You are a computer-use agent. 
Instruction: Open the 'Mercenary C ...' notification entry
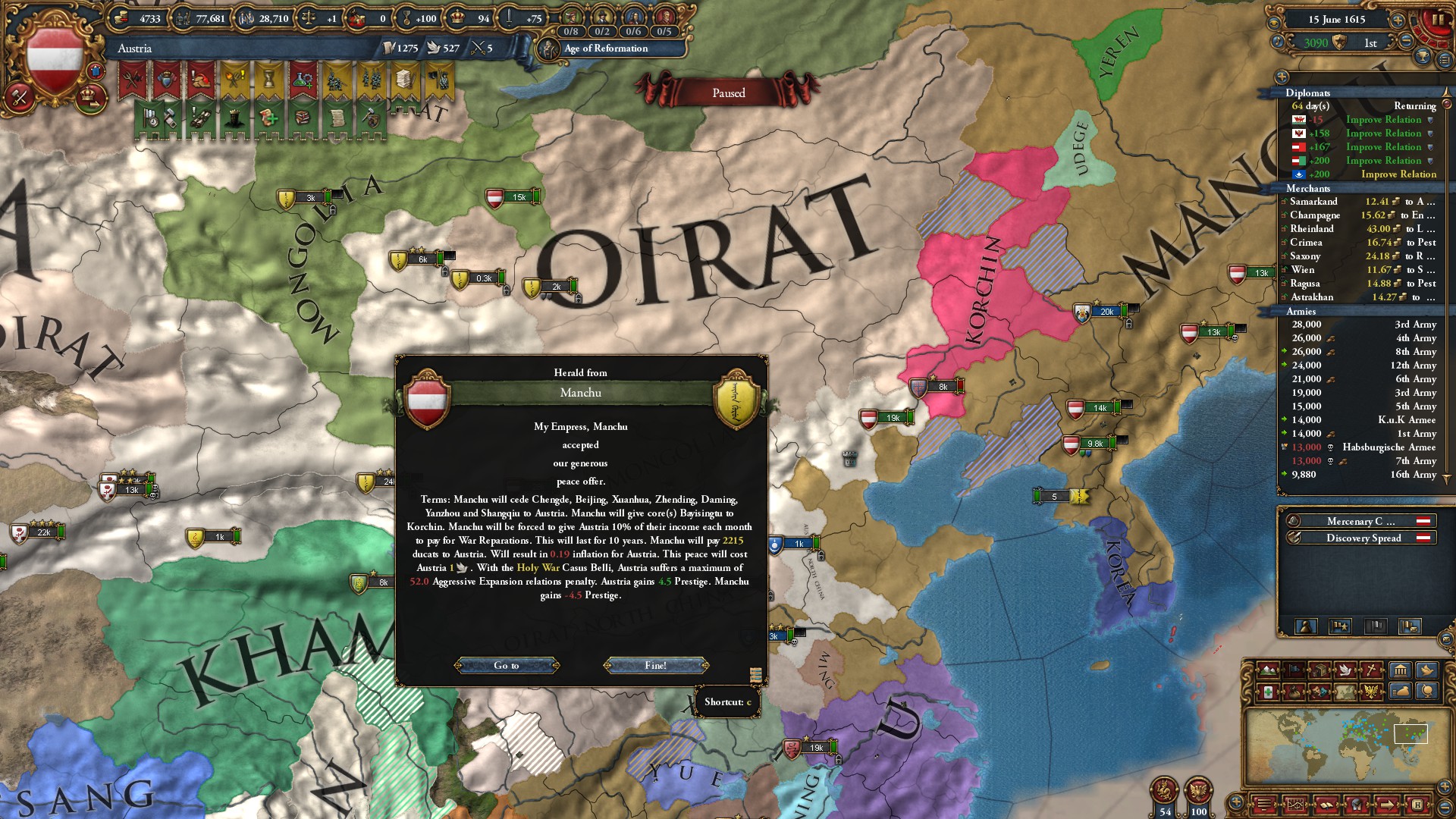coord(1360,521)
